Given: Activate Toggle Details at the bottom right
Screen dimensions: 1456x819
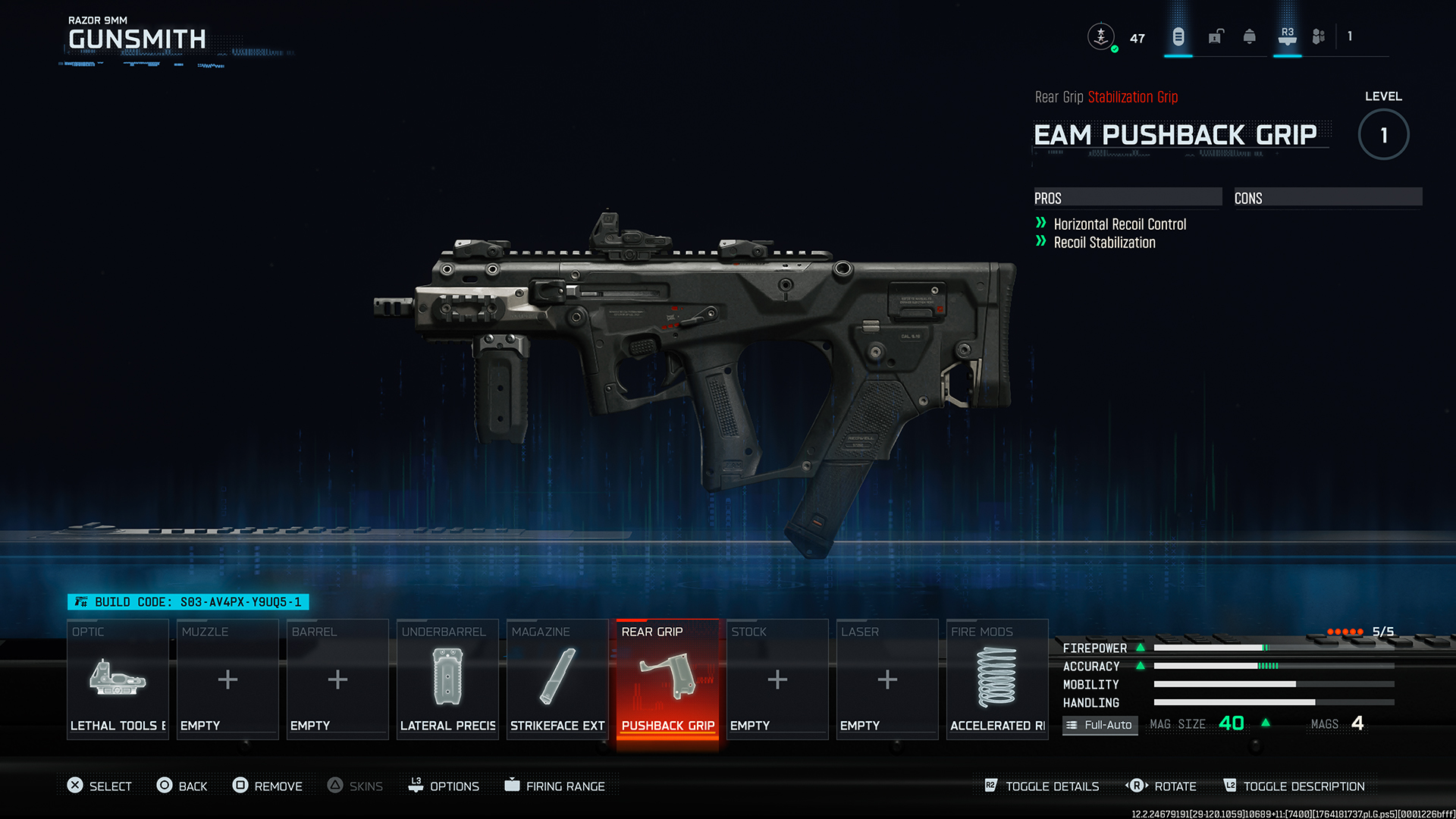Looking at the screenshot, I should tap(1051, 786).
